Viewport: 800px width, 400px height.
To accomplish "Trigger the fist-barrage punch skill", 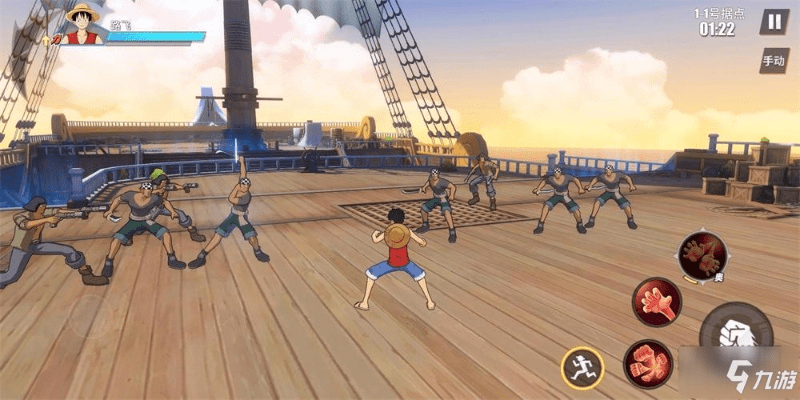I will pos(647,363).
